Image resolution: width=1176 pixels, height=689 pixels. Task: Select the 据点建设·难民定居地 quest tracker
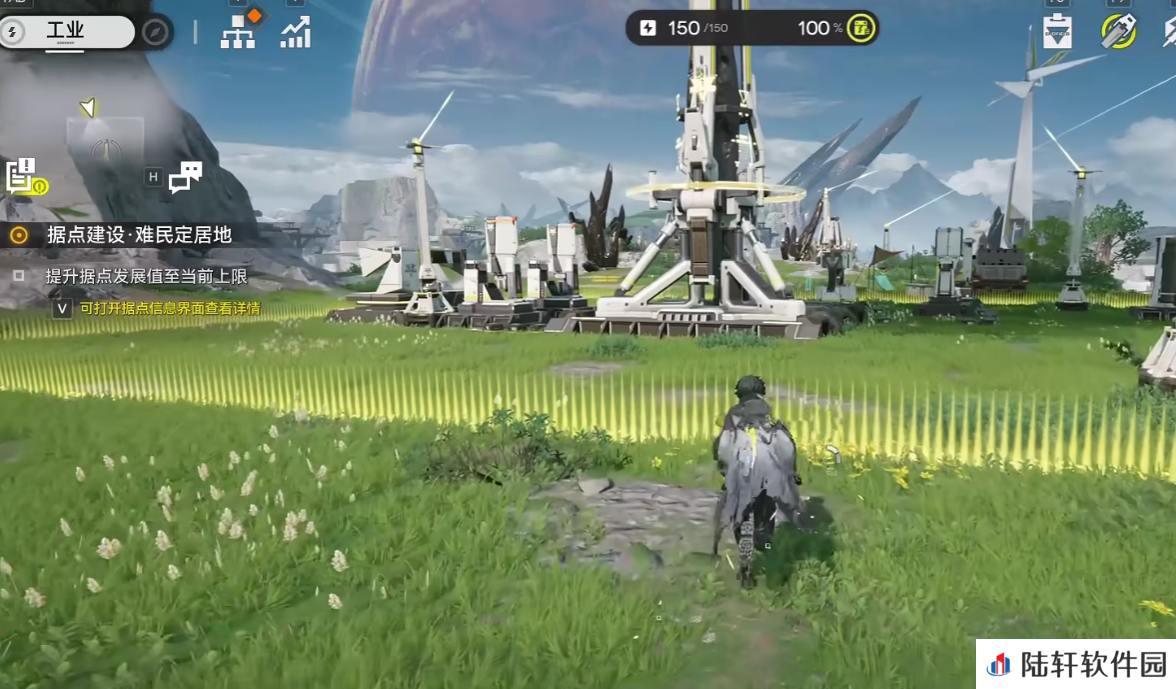coord(139,235)
